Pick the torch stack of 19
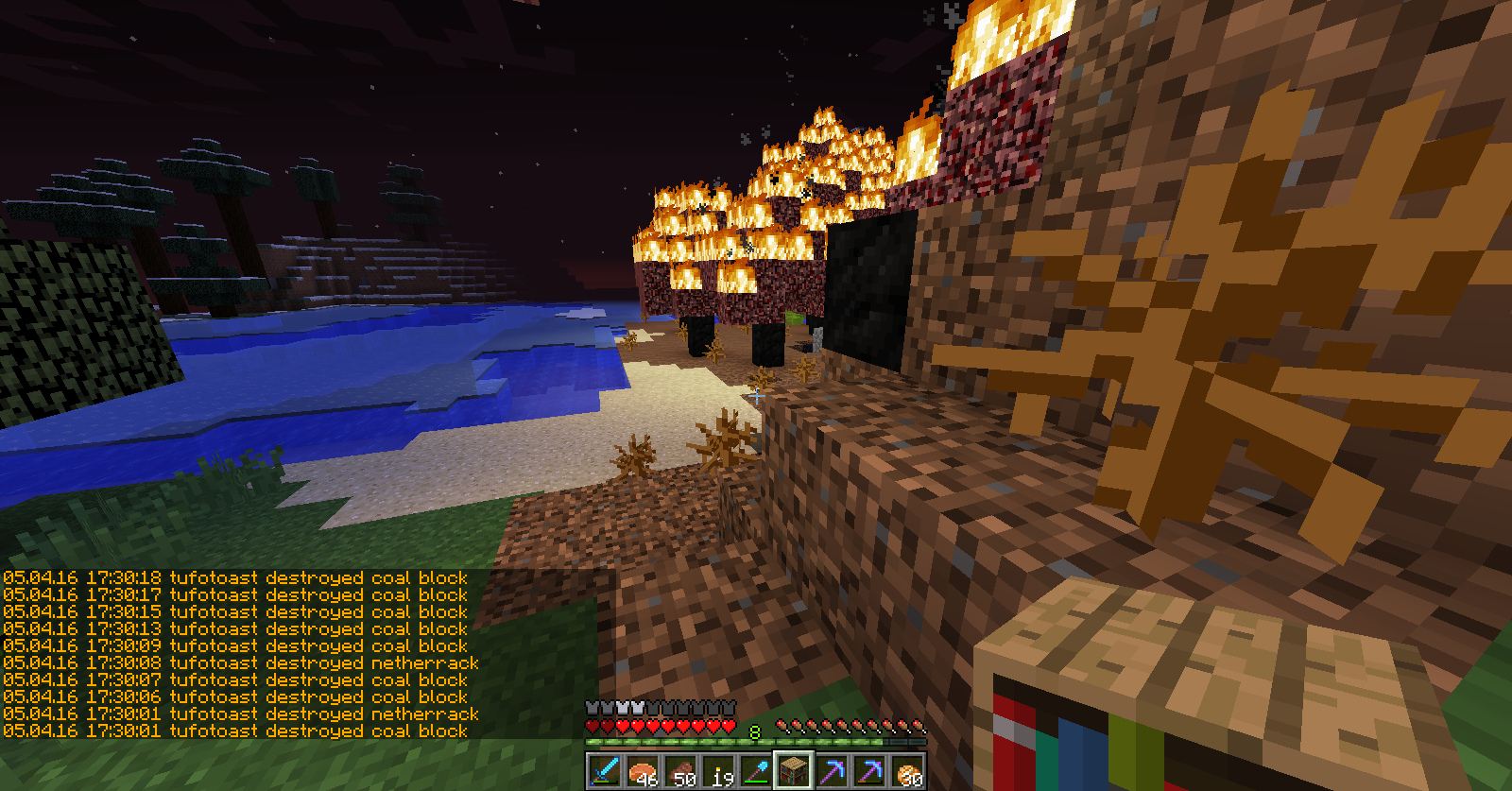The height and width of the screenshot is (791, 1512). 718,771
